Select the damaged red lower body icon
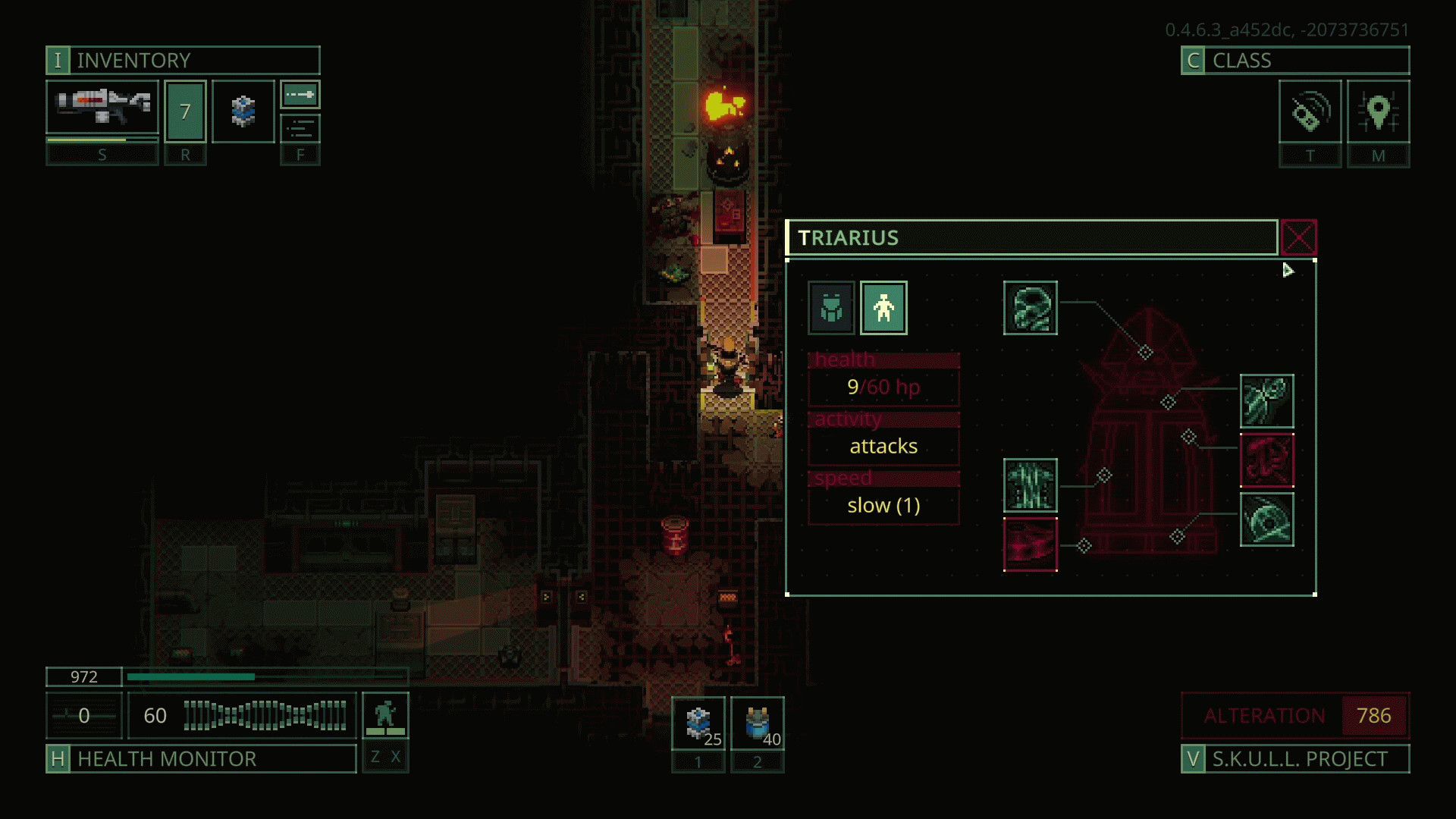Viewport: 1456px width, 819px height. (1030, 544)
